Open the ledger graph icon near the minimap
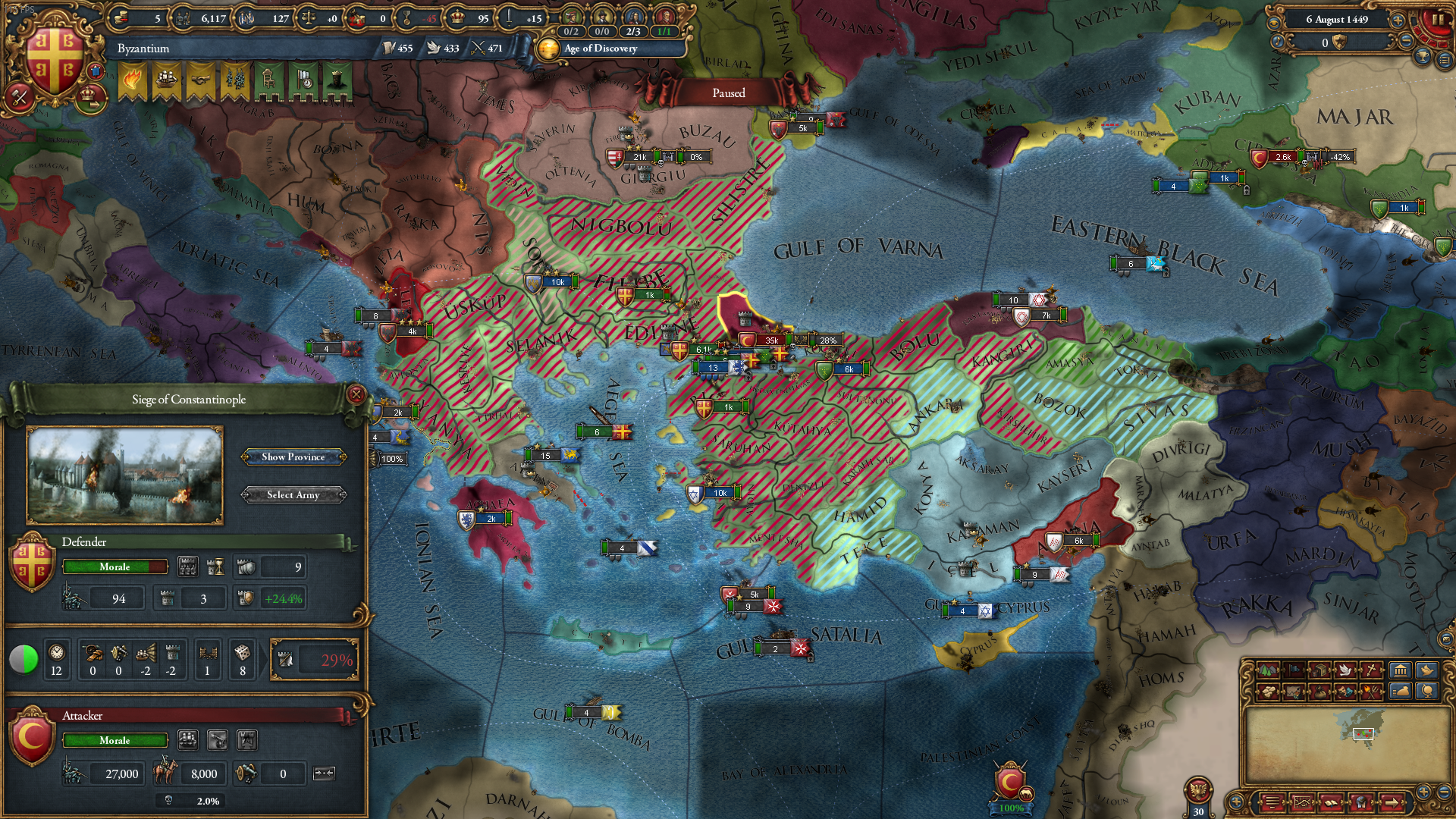 point(1303,802)
